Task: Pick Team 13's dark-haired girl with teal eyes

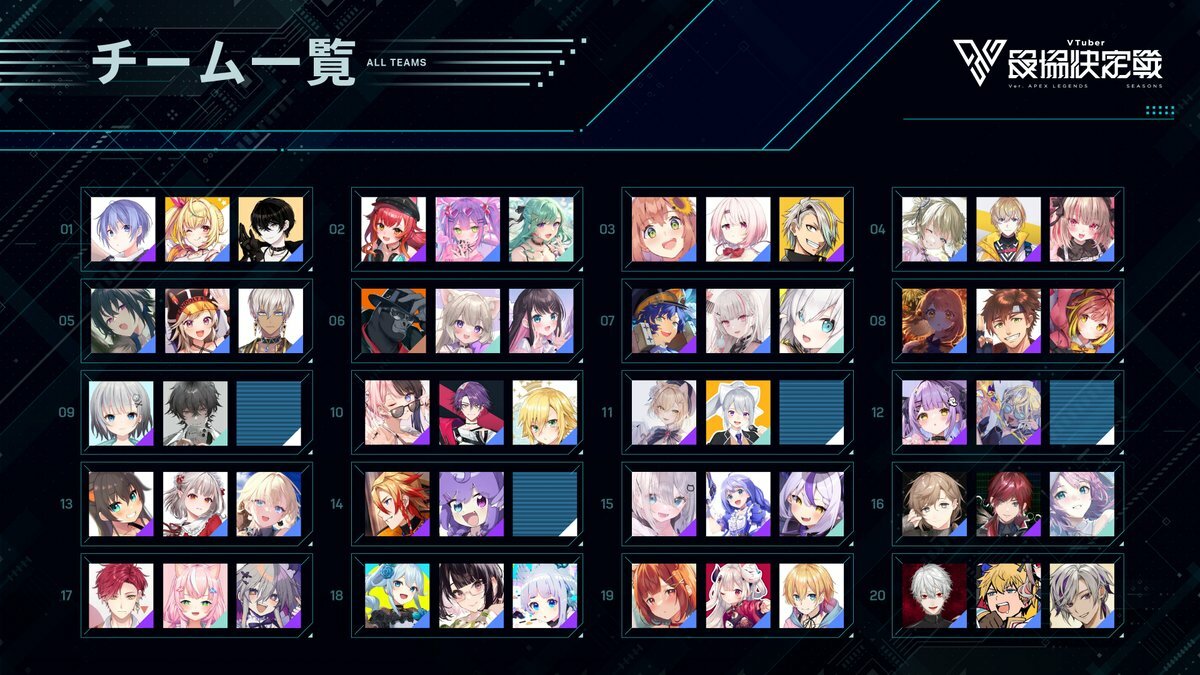Action: 121,504
